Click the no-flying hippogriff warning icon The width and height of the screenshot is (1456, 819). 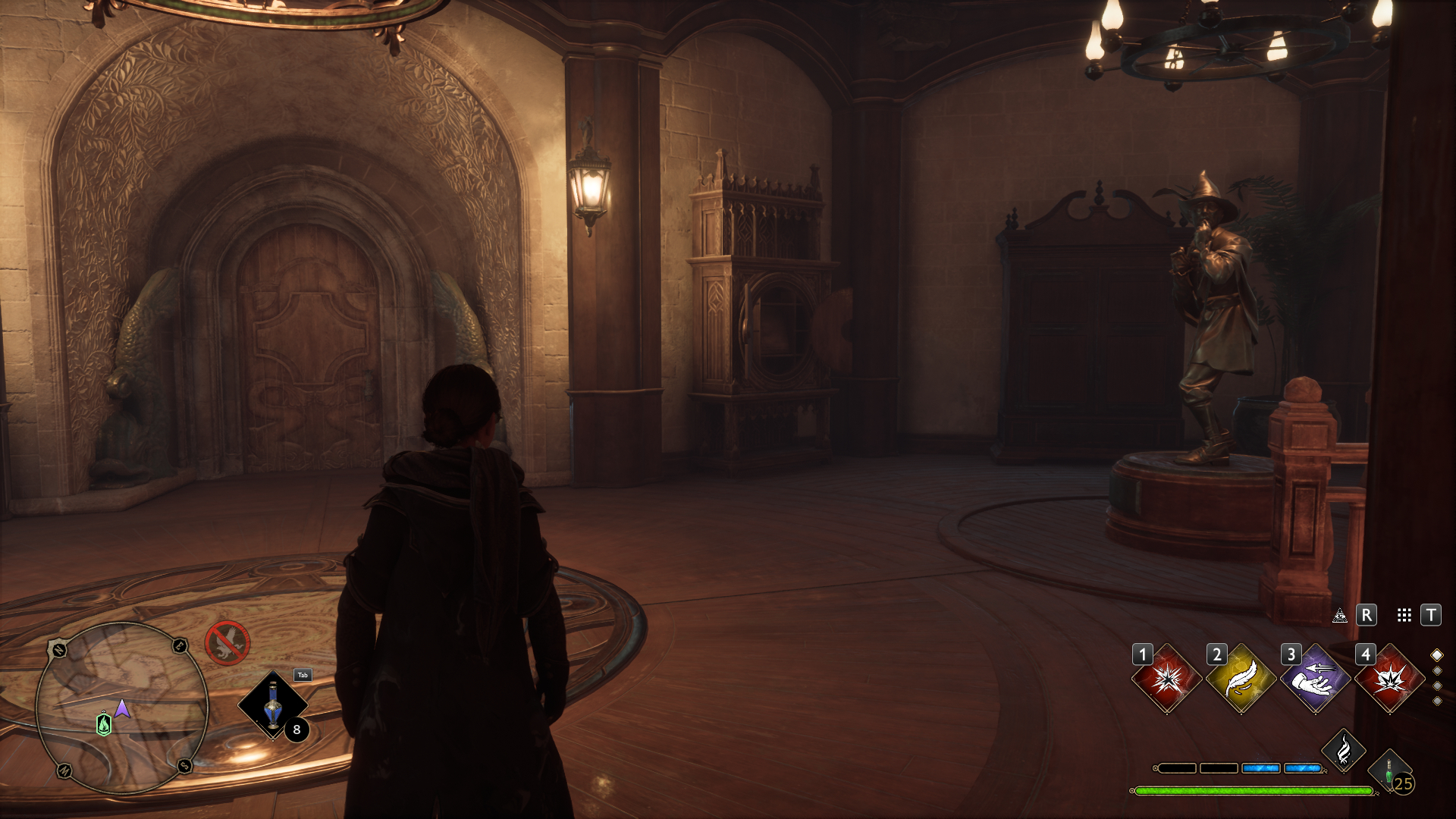pyautogui.click(x=227, y=643)
